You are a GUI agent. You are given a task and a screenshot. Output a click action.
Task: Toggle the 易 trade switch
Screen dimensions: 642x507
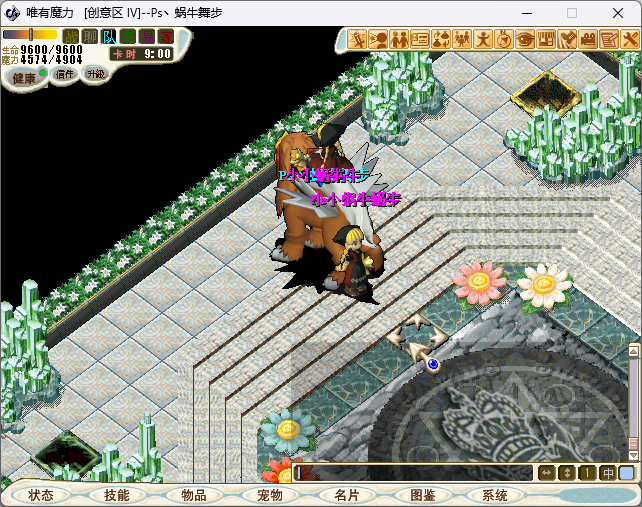pos(147,37)
